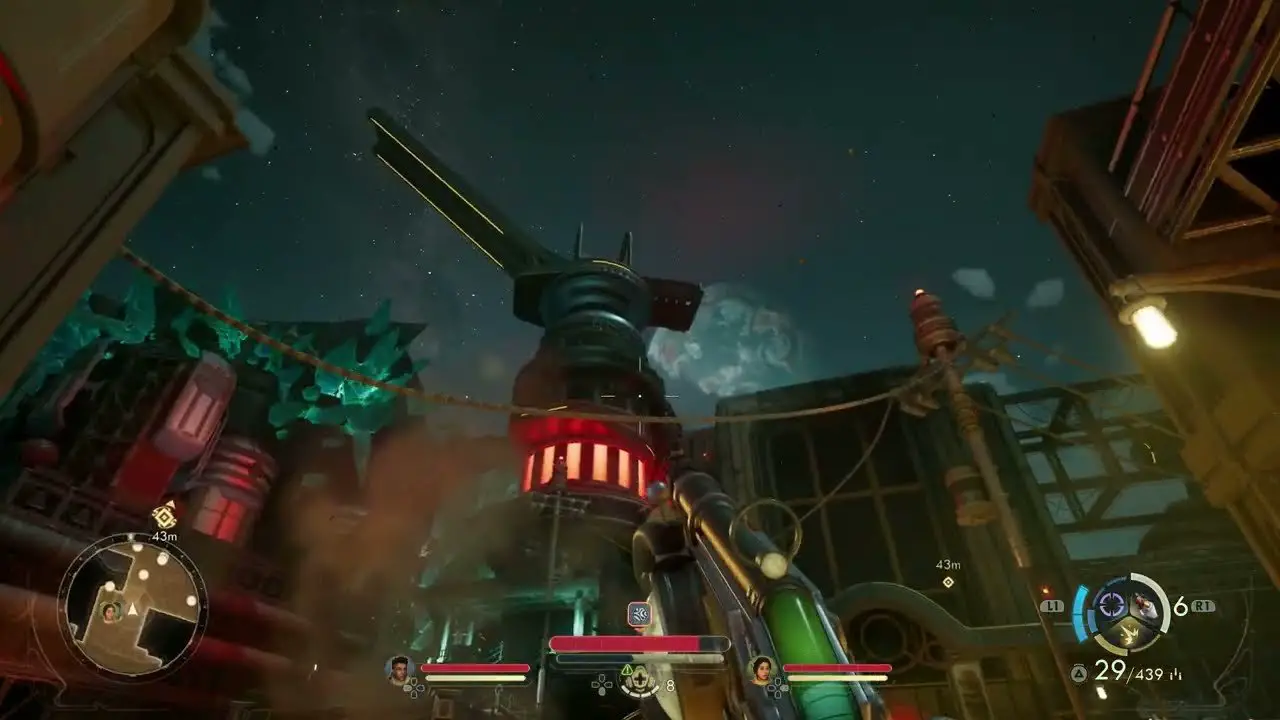
Task: Activate the yellow burst ability segment
Action: (1127, 633)
